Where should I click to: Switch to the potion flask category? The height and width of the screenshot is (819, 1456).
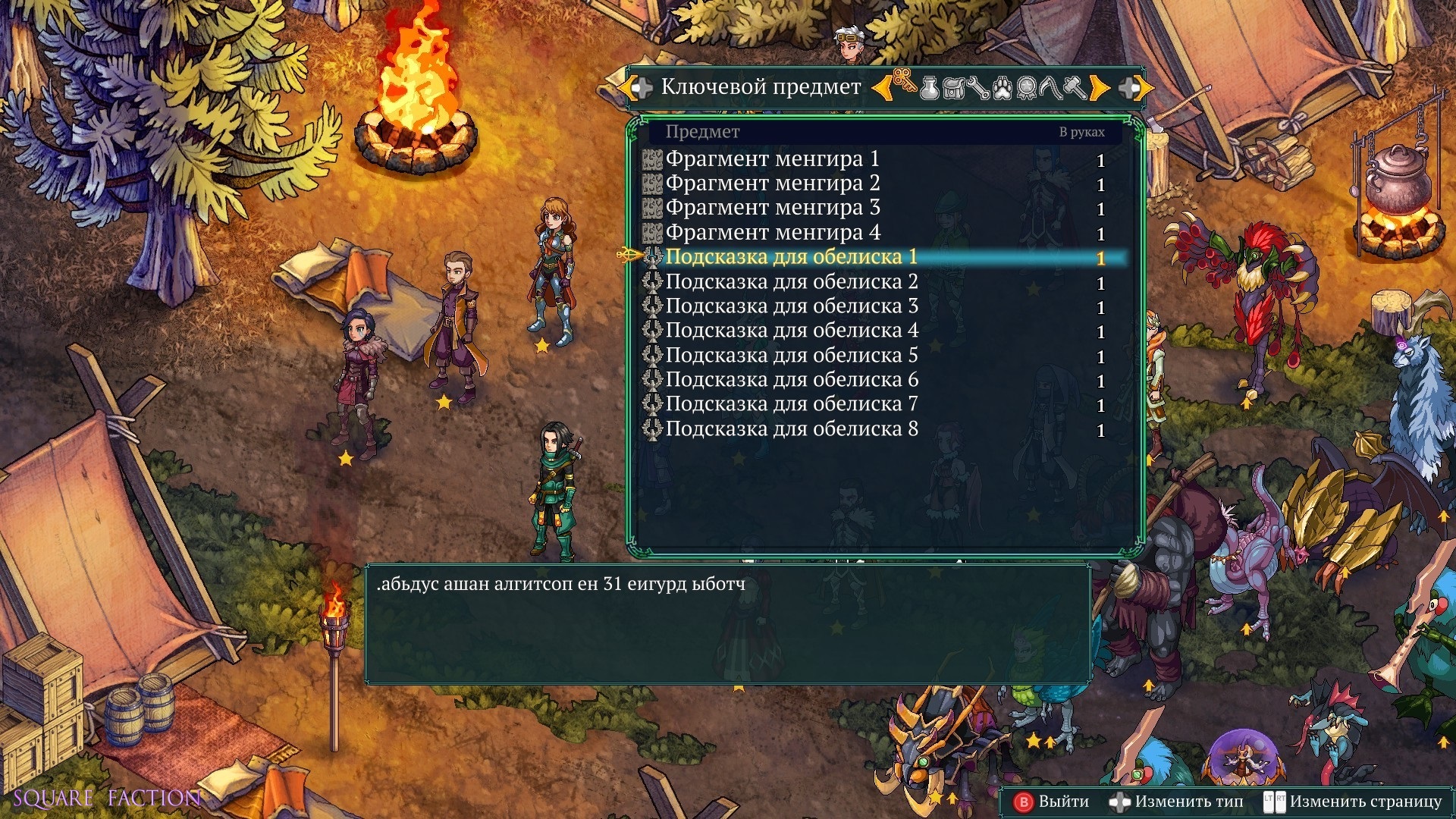point(929,88)
